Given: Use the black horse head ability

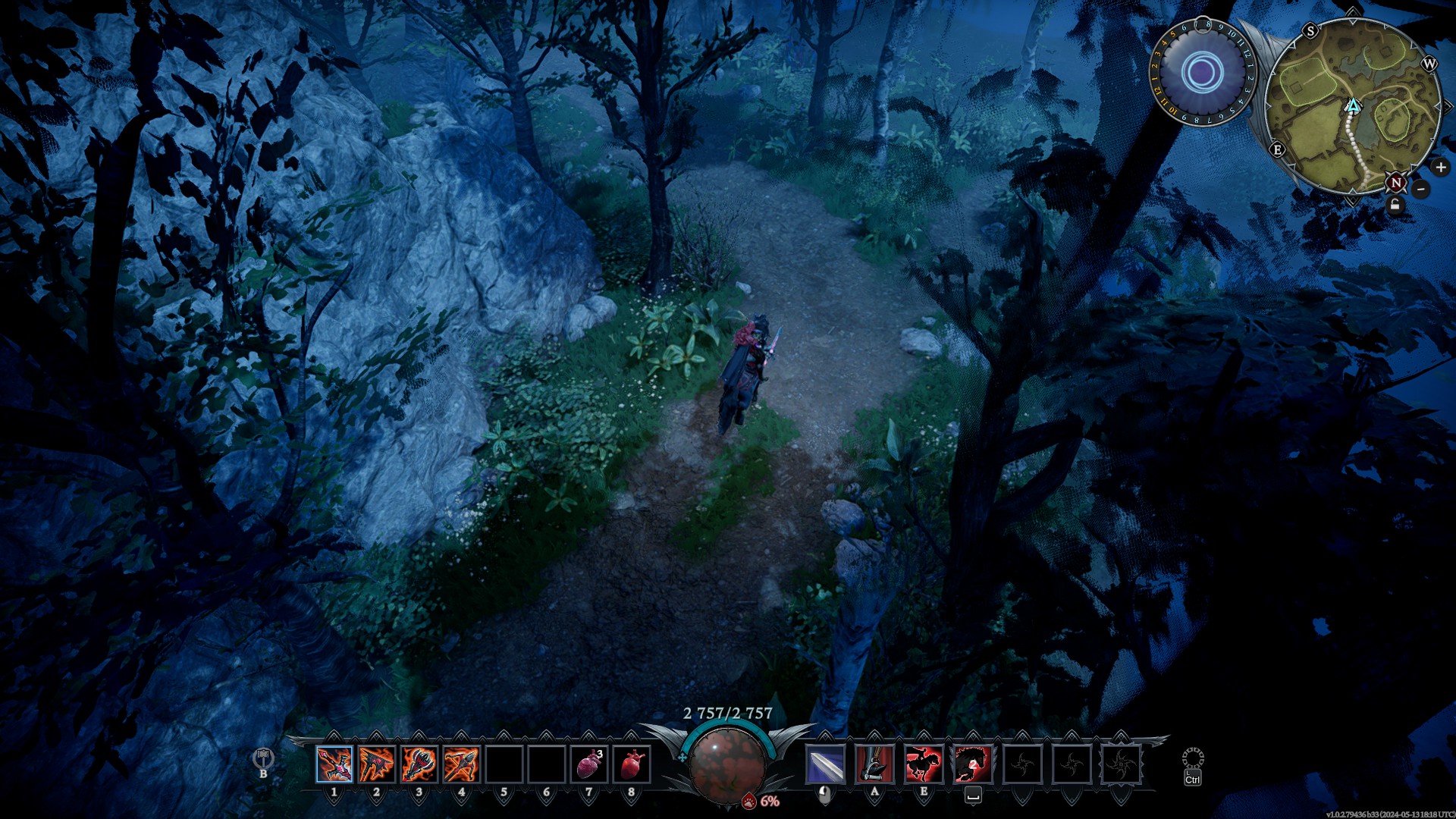Looking at the screenshot, I should click(x=973, y=764).
